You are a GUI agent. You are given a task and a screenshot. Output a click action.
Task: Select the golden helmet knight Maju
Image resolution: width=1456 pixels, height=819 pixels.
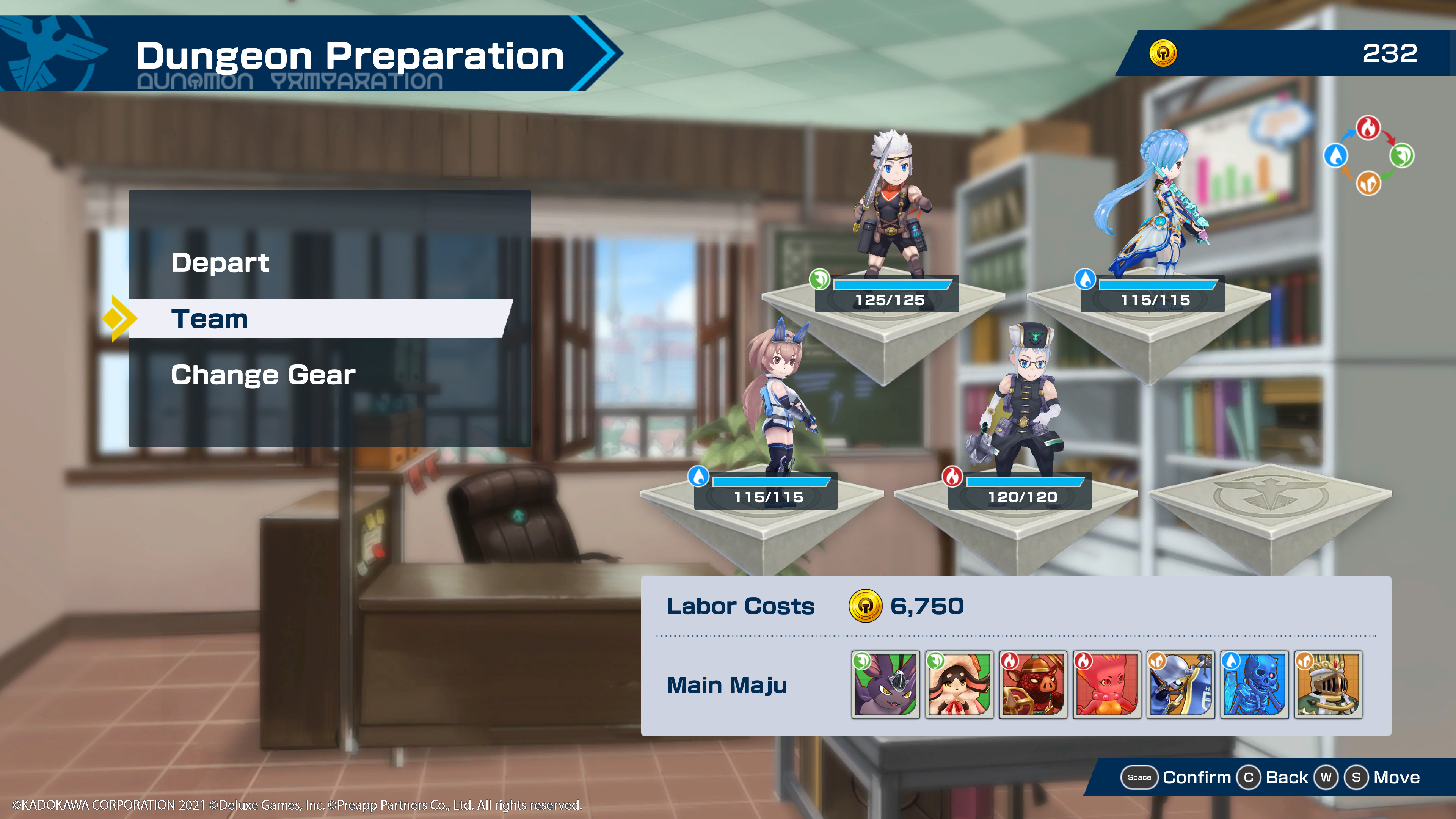pos(1328,684)
